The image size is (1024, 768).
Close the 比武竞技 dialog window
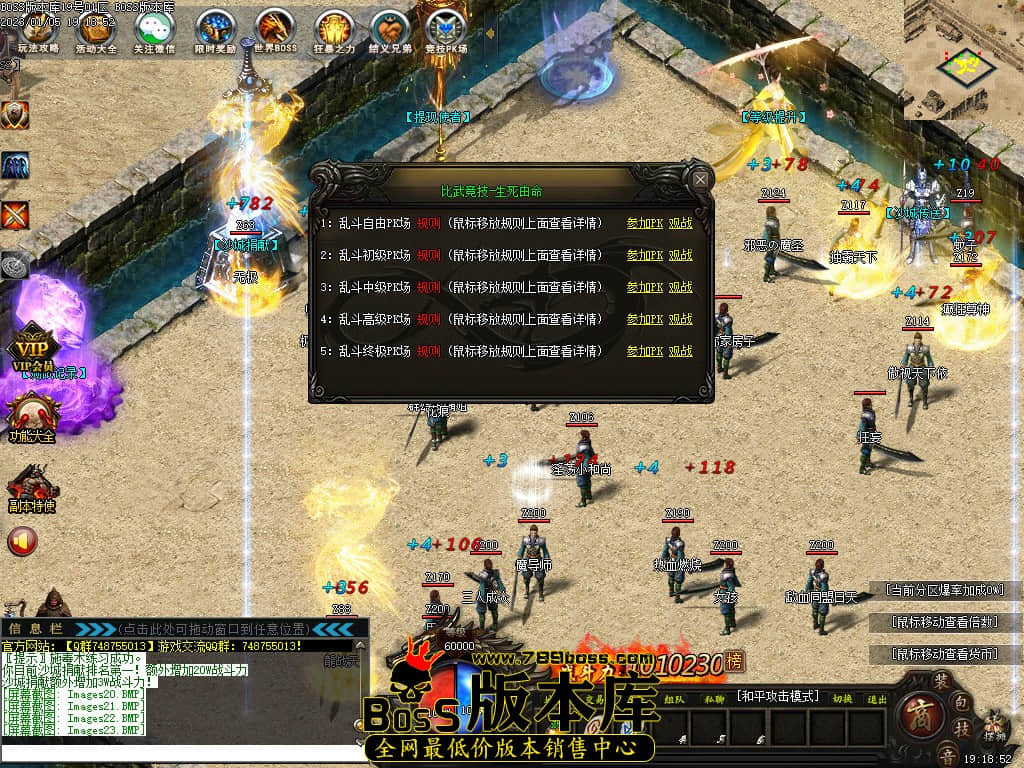click(x=701, y=180)
